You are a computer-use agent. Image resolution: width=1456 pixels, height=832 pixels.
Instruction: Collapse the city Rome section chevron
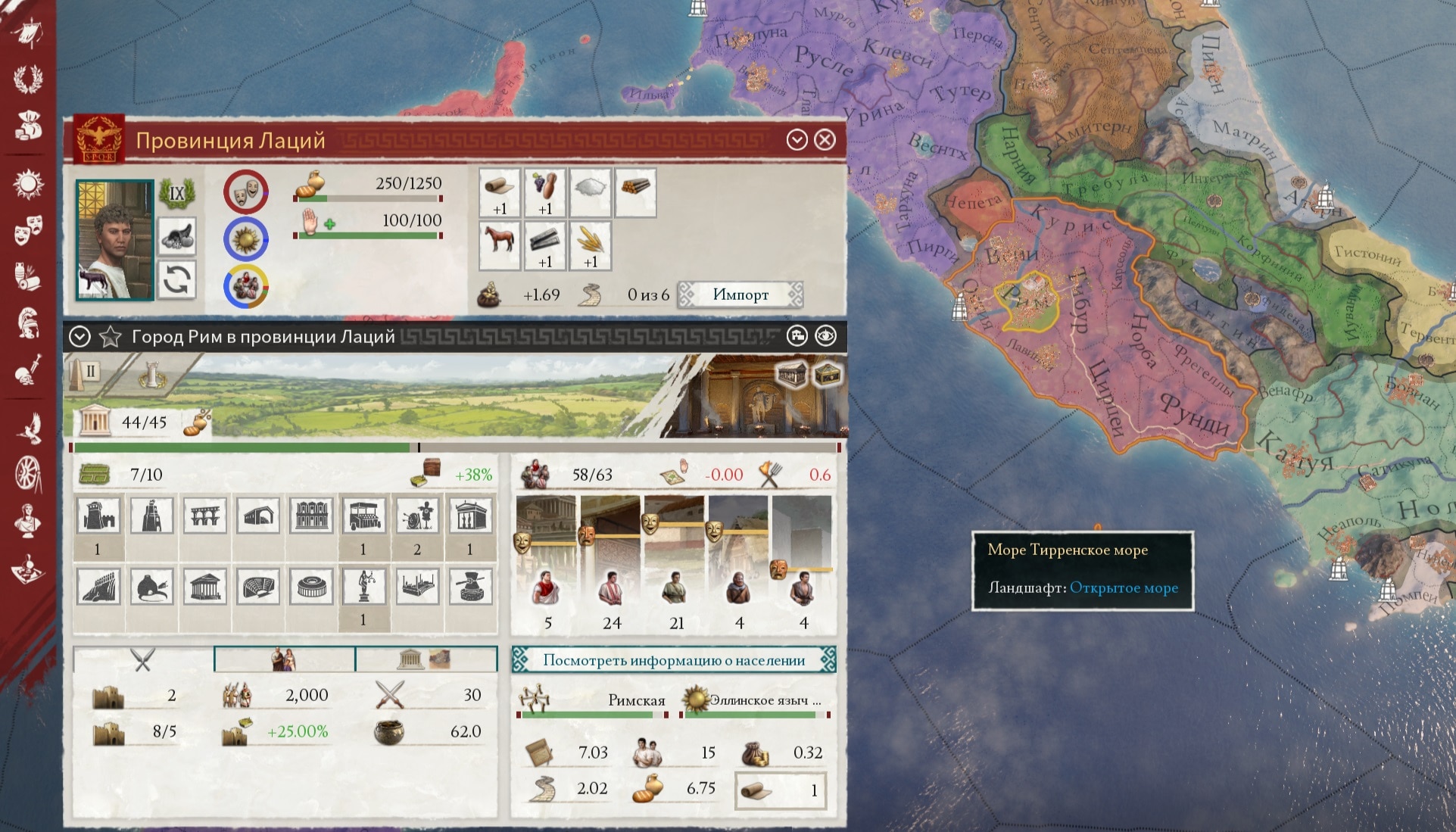tap(80, 336)
